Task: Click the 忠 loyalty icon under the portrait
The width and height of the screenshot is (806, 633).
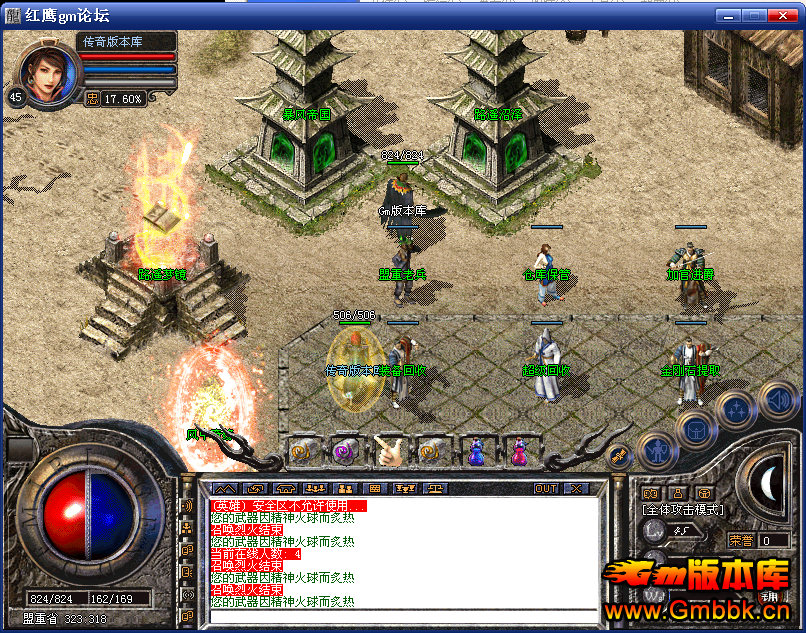Action: pyautogui.click(x=92, y=99)
